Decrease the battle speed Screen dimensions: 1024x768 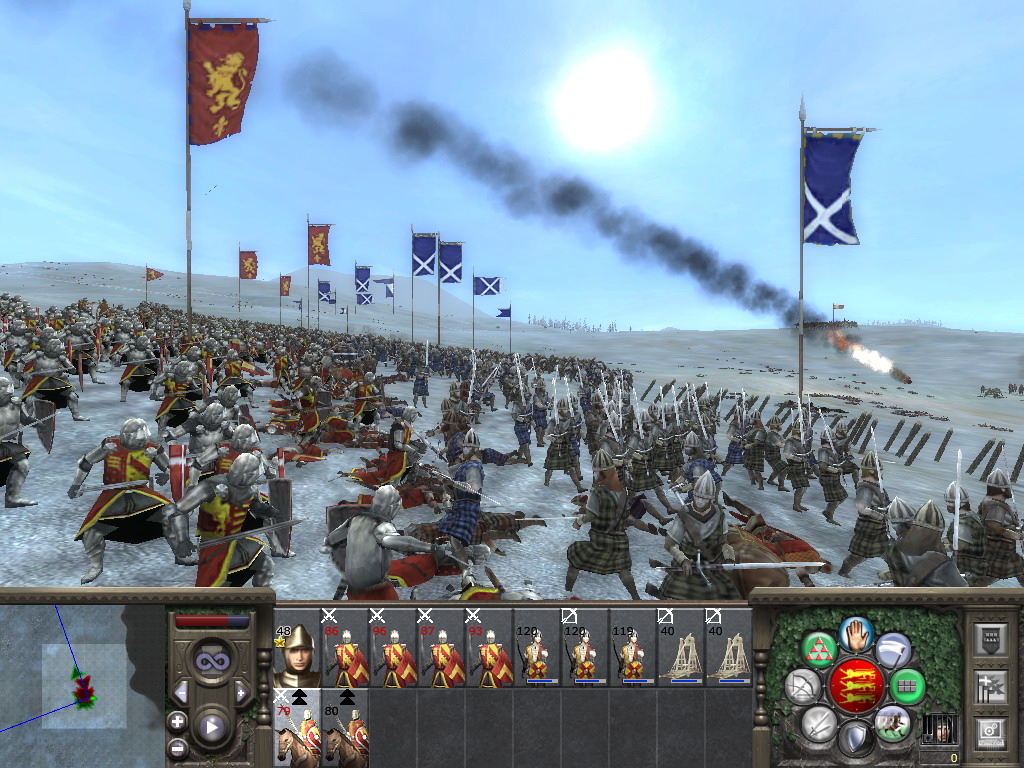click(x=180, y=692)
